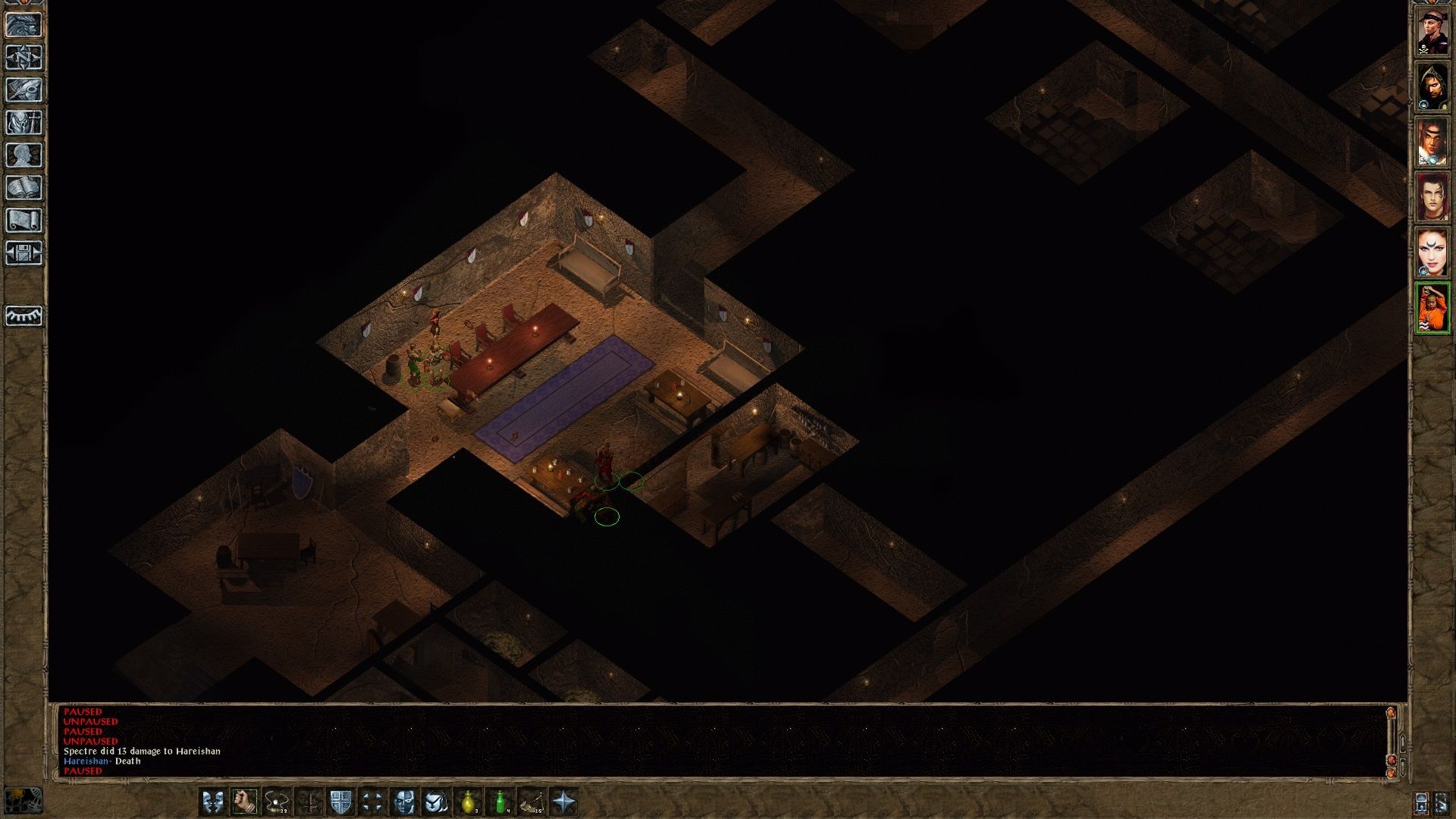Activate the talk action with two faces
The height and width of the screenshot is (819, 1456).
(x=213, y=802)
